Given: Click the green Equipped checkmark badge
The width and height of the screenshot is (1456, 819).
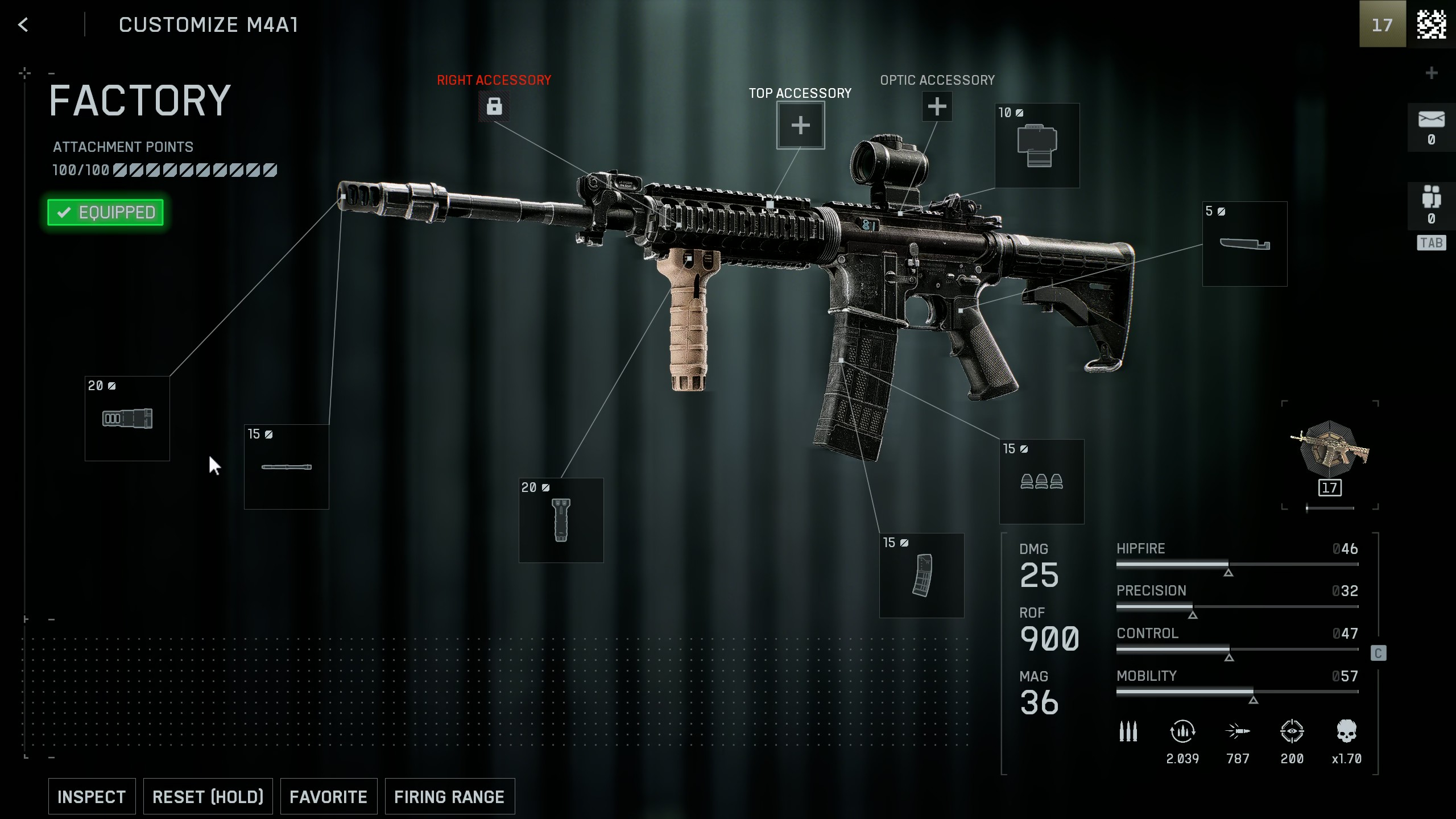Looking at the screenshot, I should [x=105, y=212].
